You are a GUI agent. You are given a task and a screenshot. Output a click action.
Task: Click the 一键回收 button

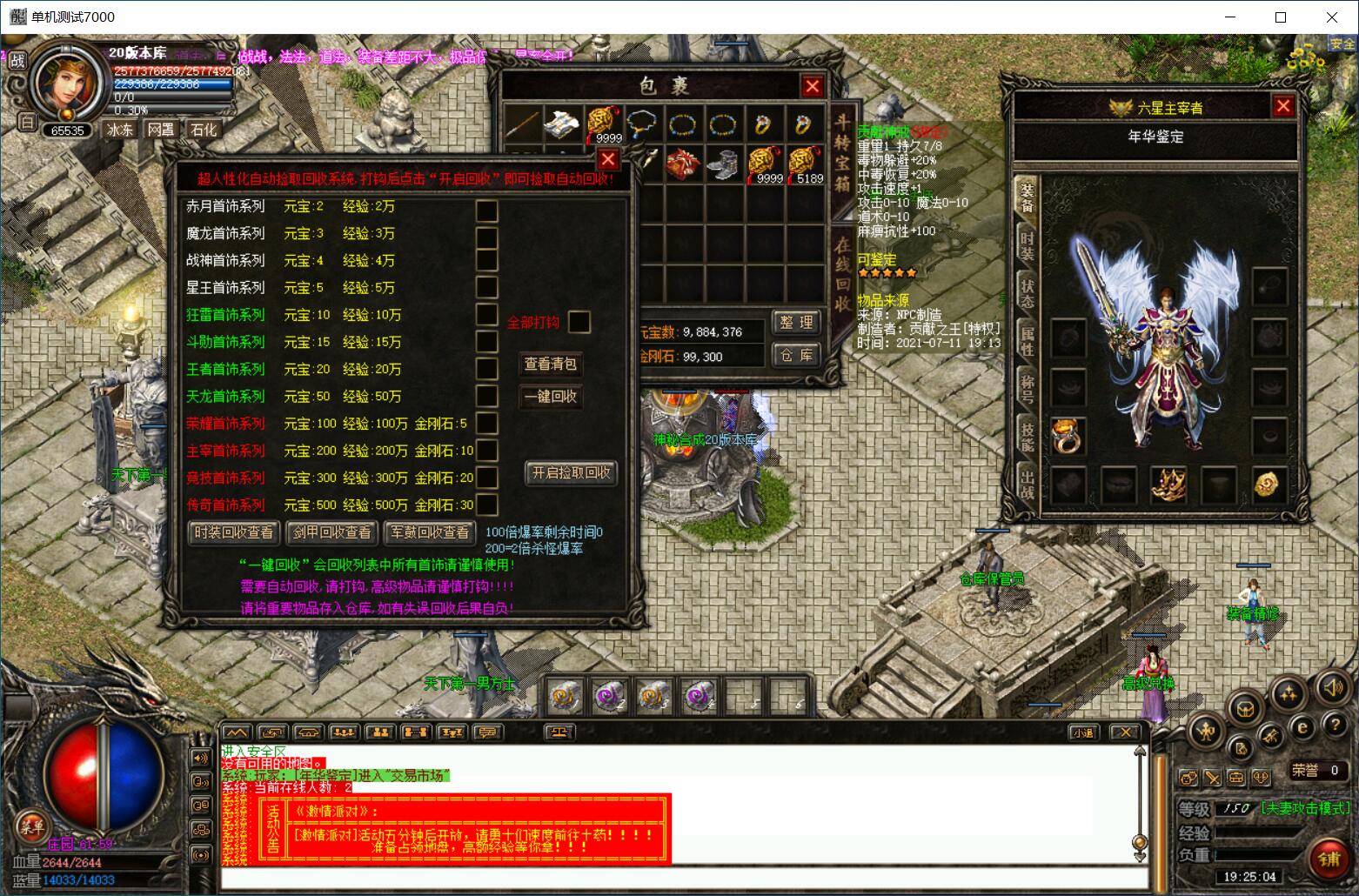(551, 397)
